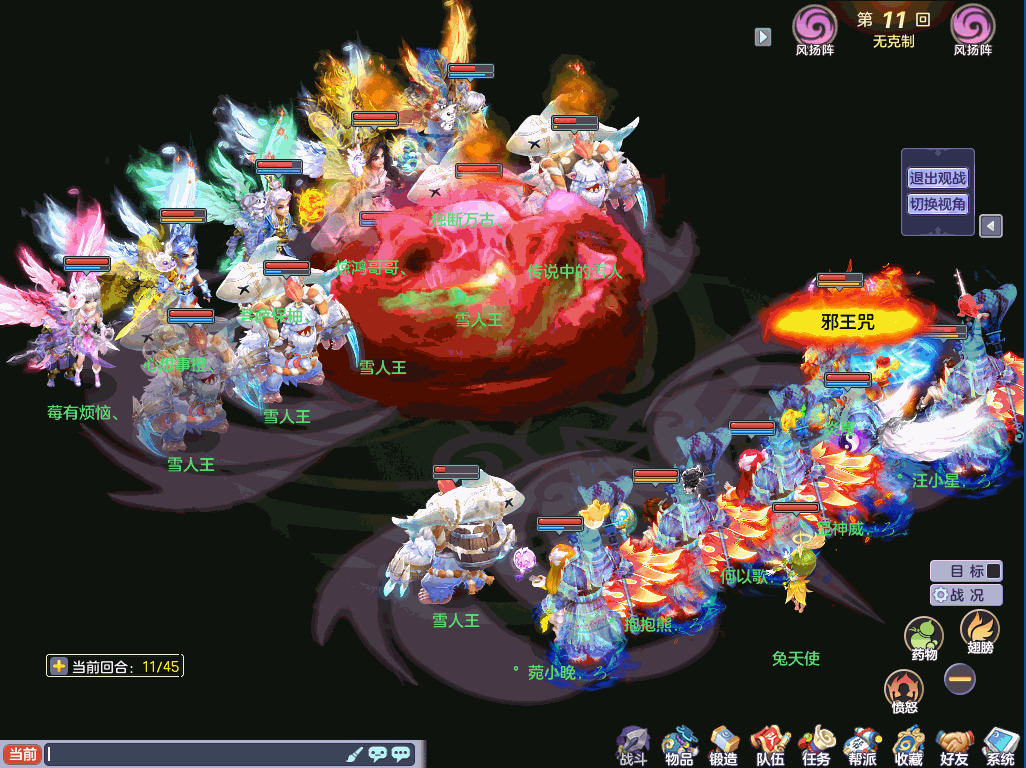Toggle the 目标 target option
Image resolution: width=1026 pixels, height=768 pixels.
coord(966,571)
